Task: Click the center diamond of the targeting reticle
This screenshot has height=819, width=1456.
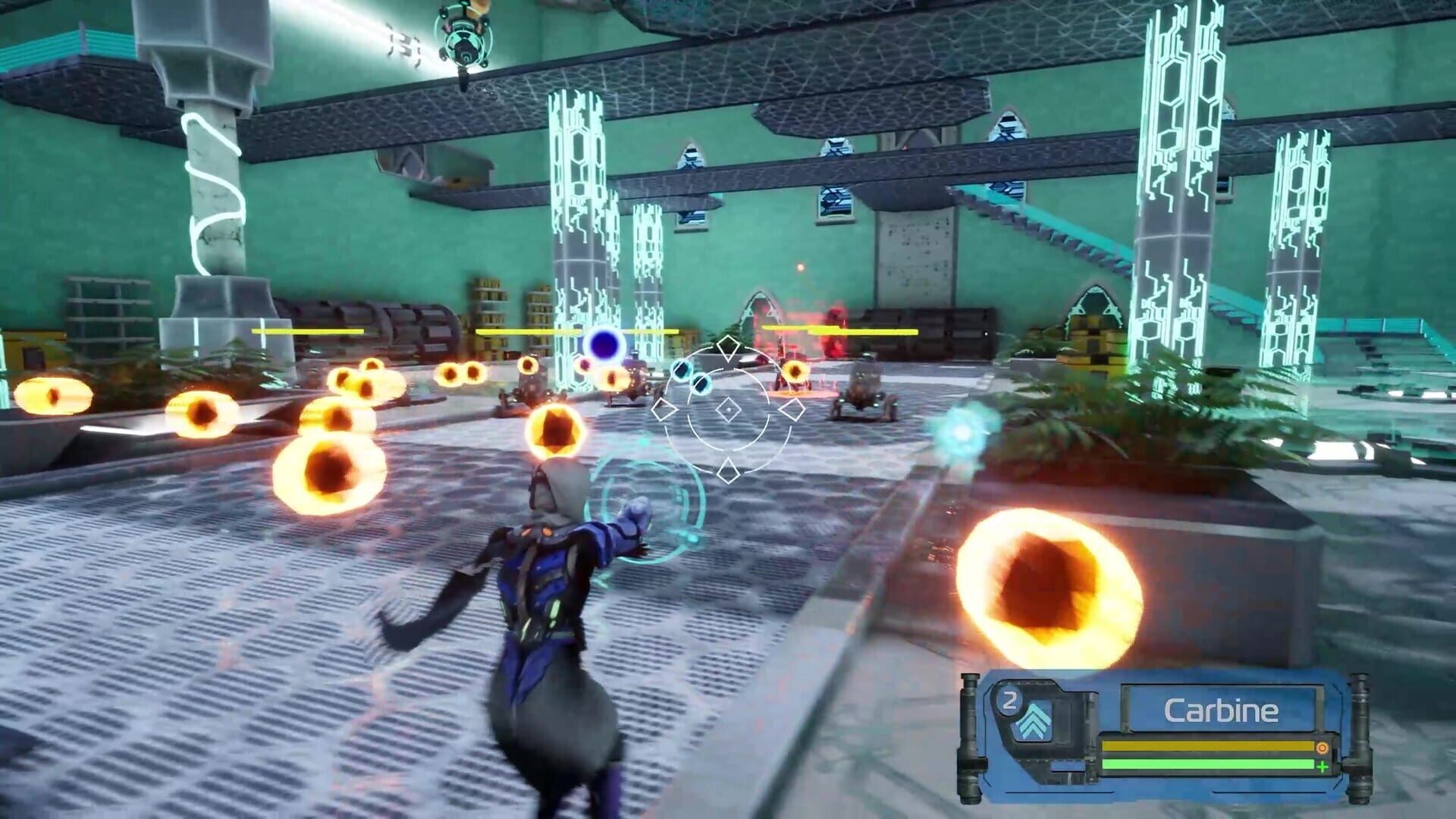Action: point(729,409)
